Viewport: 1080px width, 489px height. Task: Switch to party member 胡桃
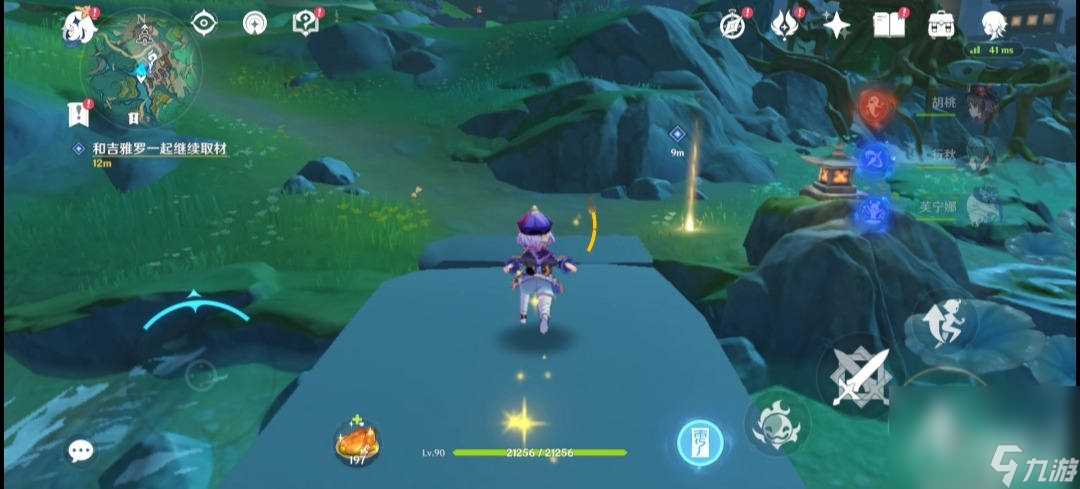click(x=976, y=105)
